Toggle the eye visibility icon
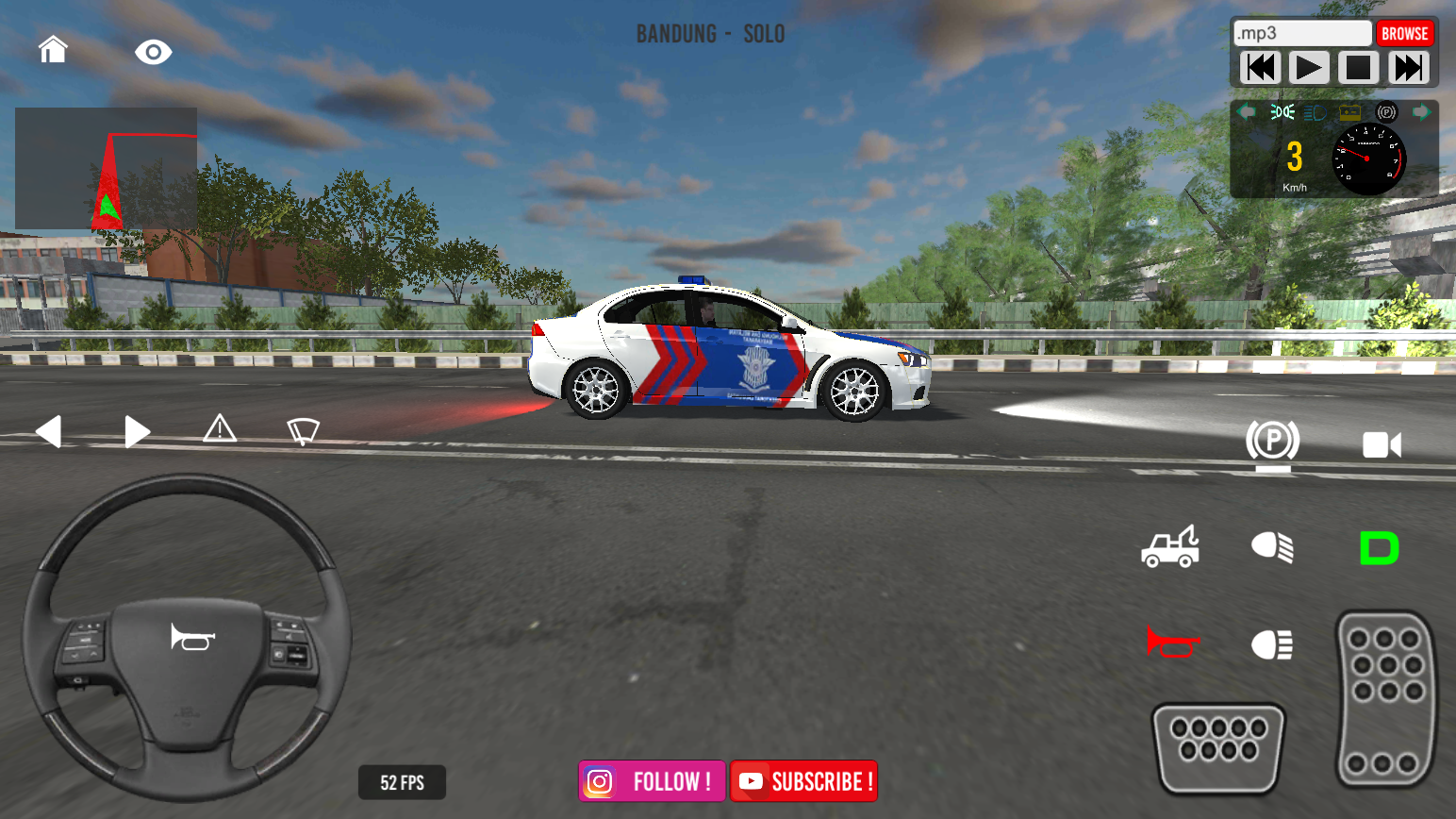Screen dimensions: 1456x819 coord(153,52)
